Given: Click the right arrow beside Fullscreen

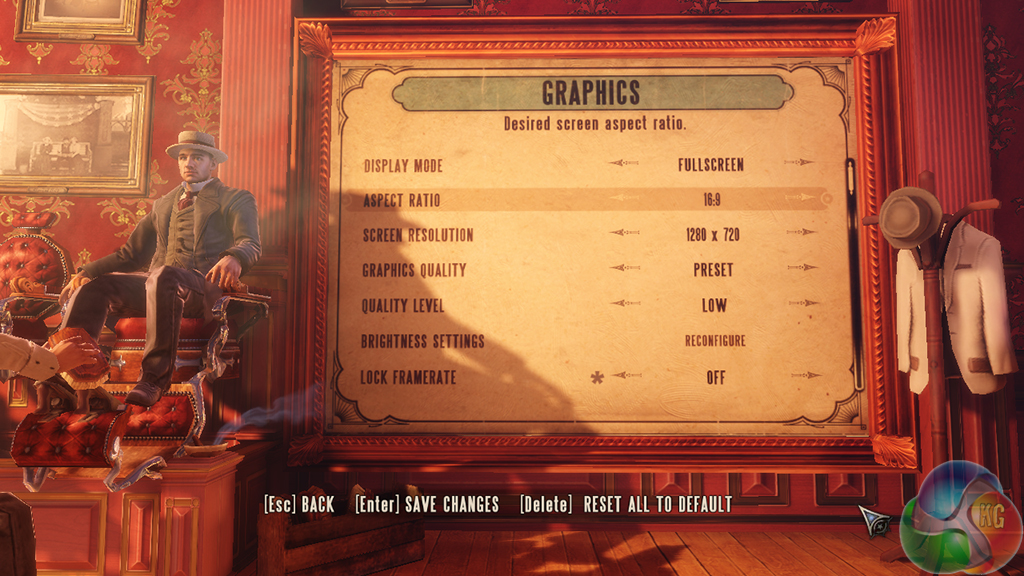Looking at the screenshot, I should click(x=799, y=163).
